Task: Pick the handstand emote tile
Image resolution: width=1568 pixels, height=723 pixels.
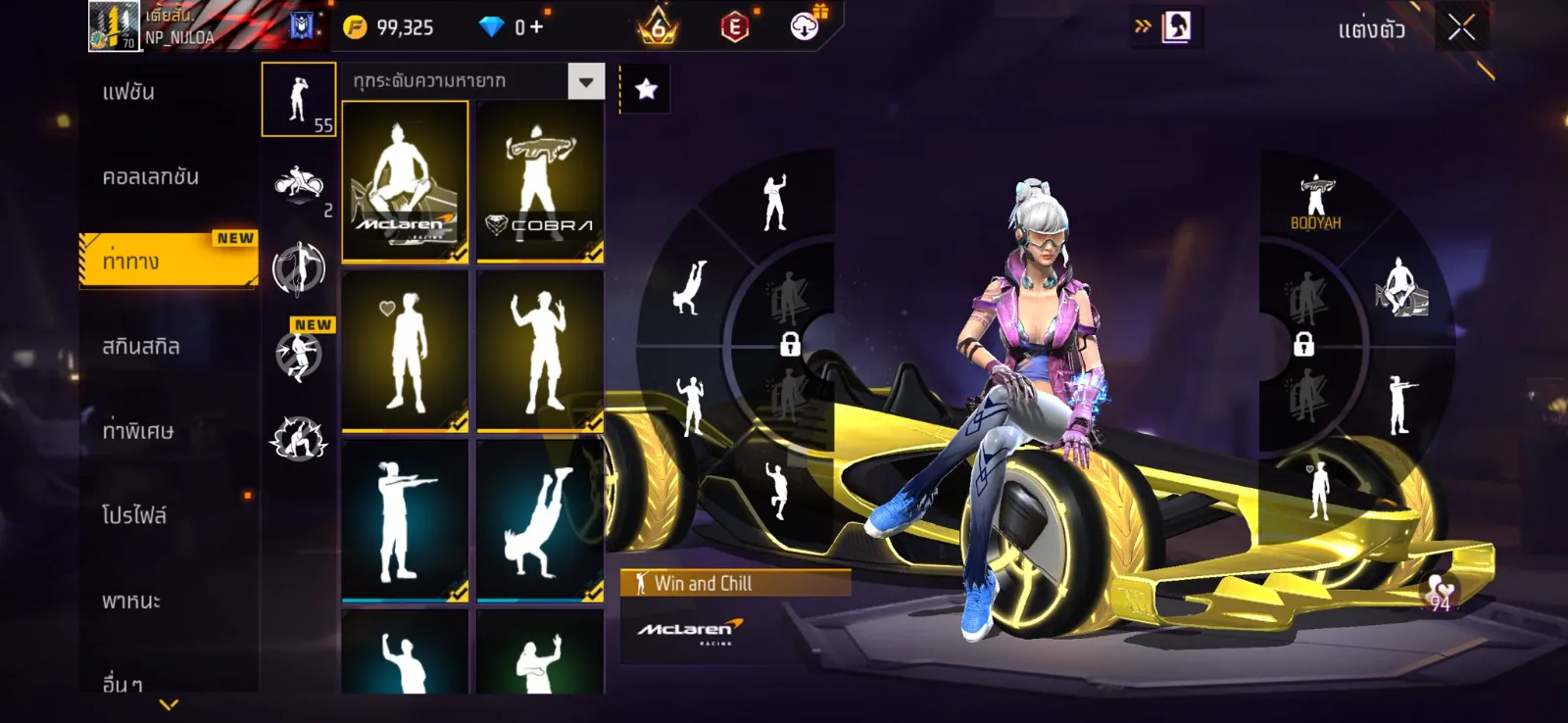Action: [x=540, y=520]
